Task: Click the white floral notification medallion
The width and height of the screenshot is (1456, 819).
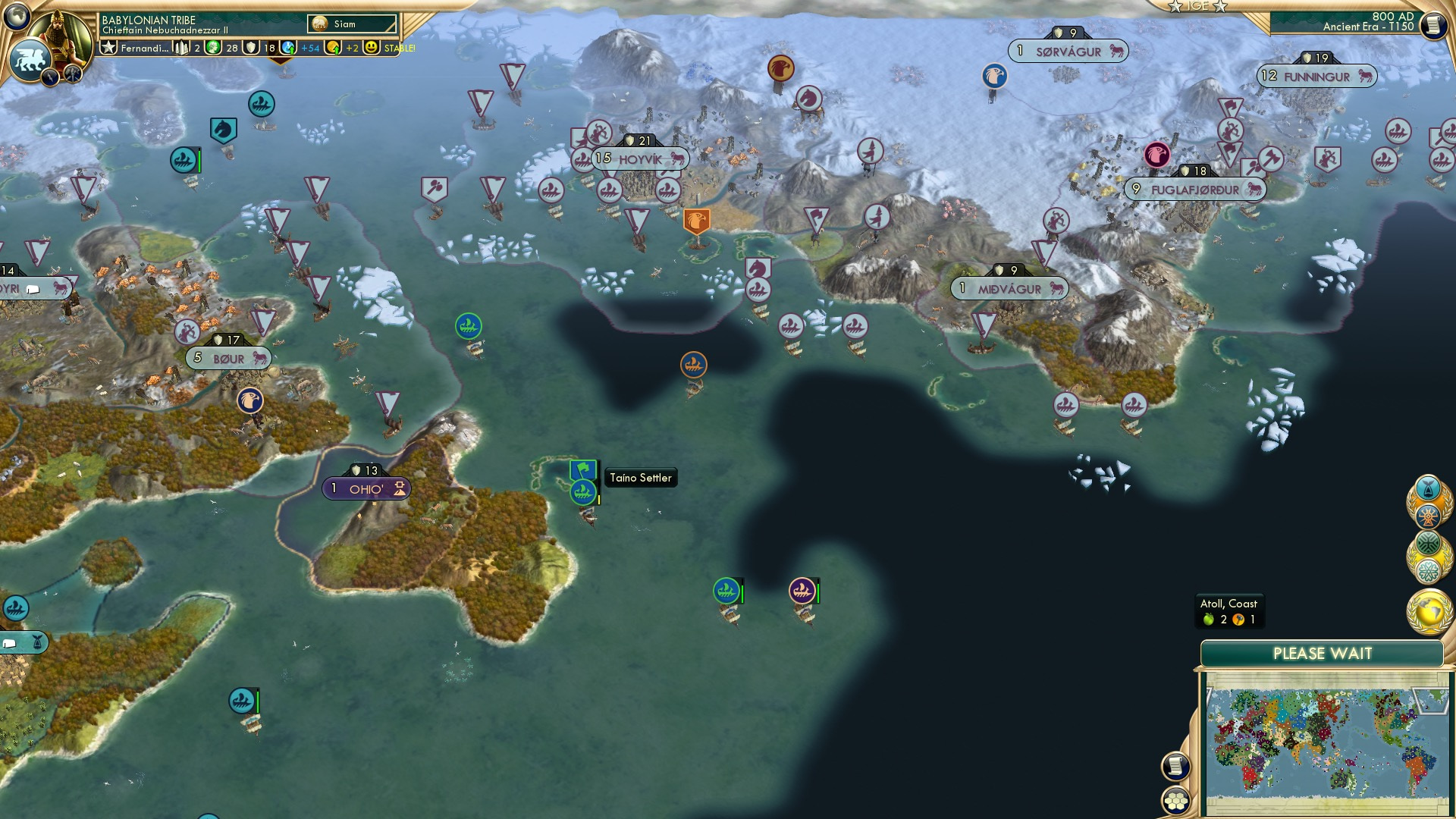Action: pos(1429,570)
